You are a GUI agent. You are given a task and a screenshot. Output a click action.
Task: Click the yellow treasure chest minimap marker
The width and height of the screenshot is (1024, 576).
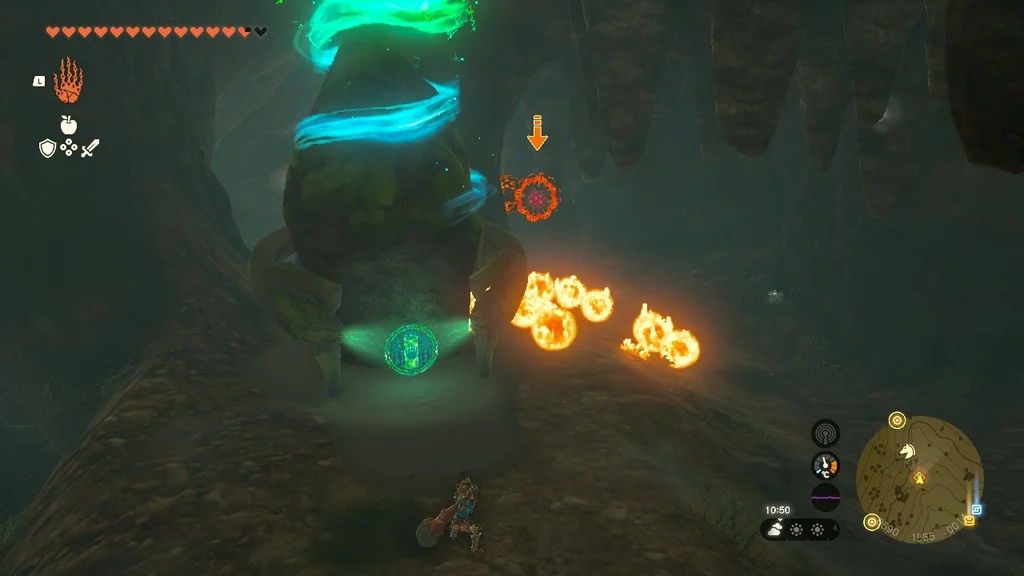[x=969, y=521]
